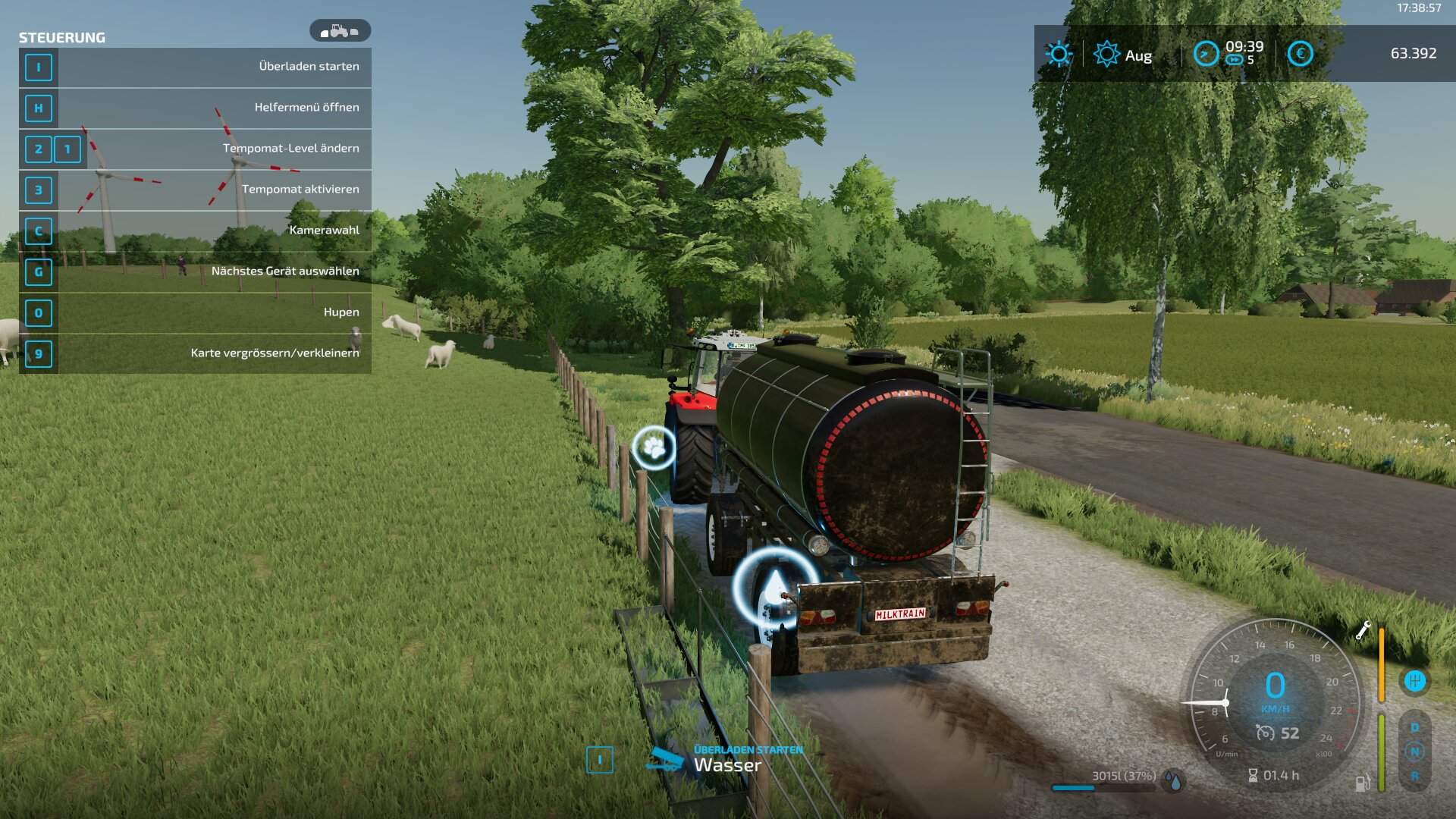Click the water drop fill marker
The image size is (1456, 819).
[x=774, y=589]
